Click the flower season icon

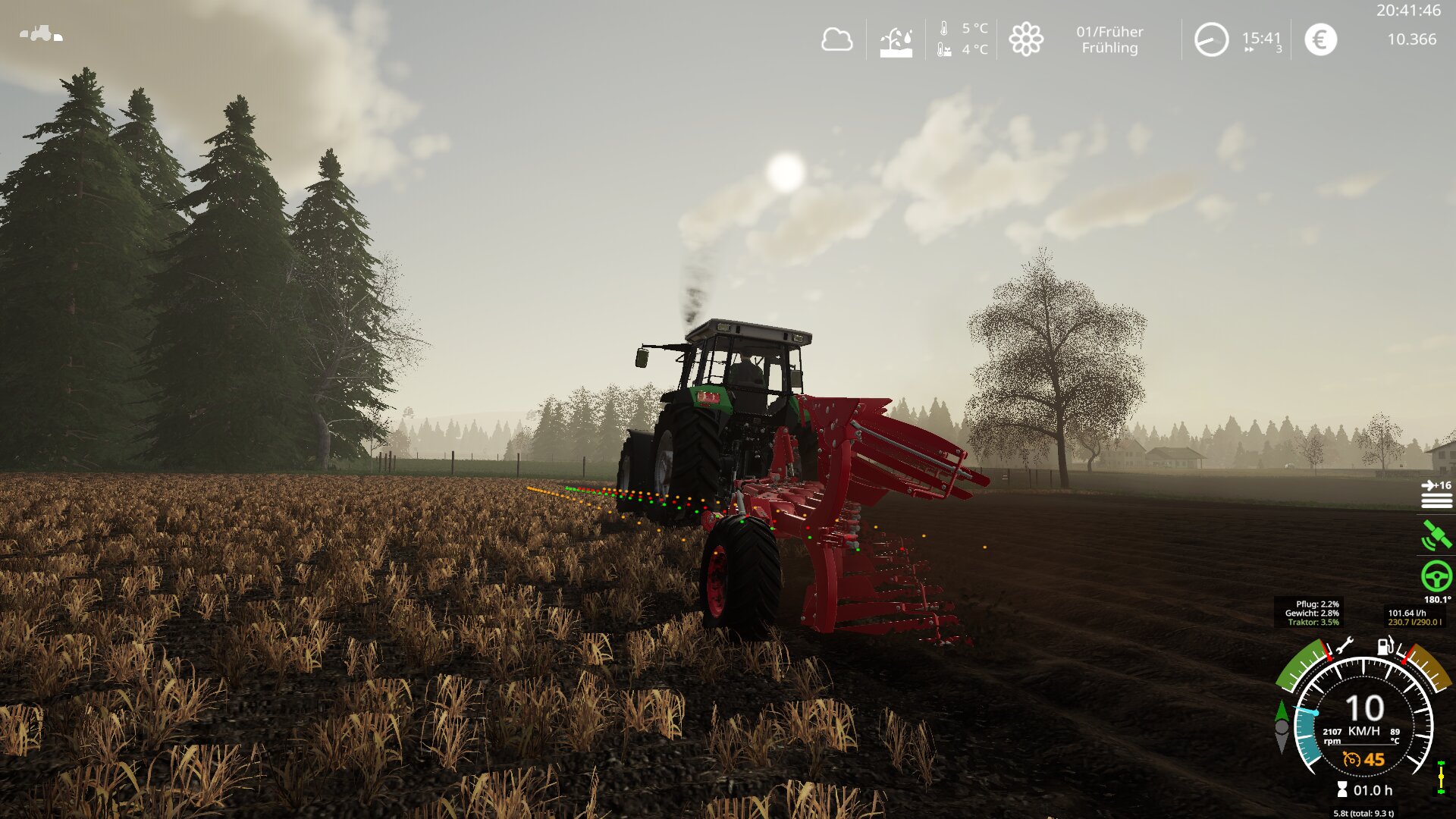1026,39
